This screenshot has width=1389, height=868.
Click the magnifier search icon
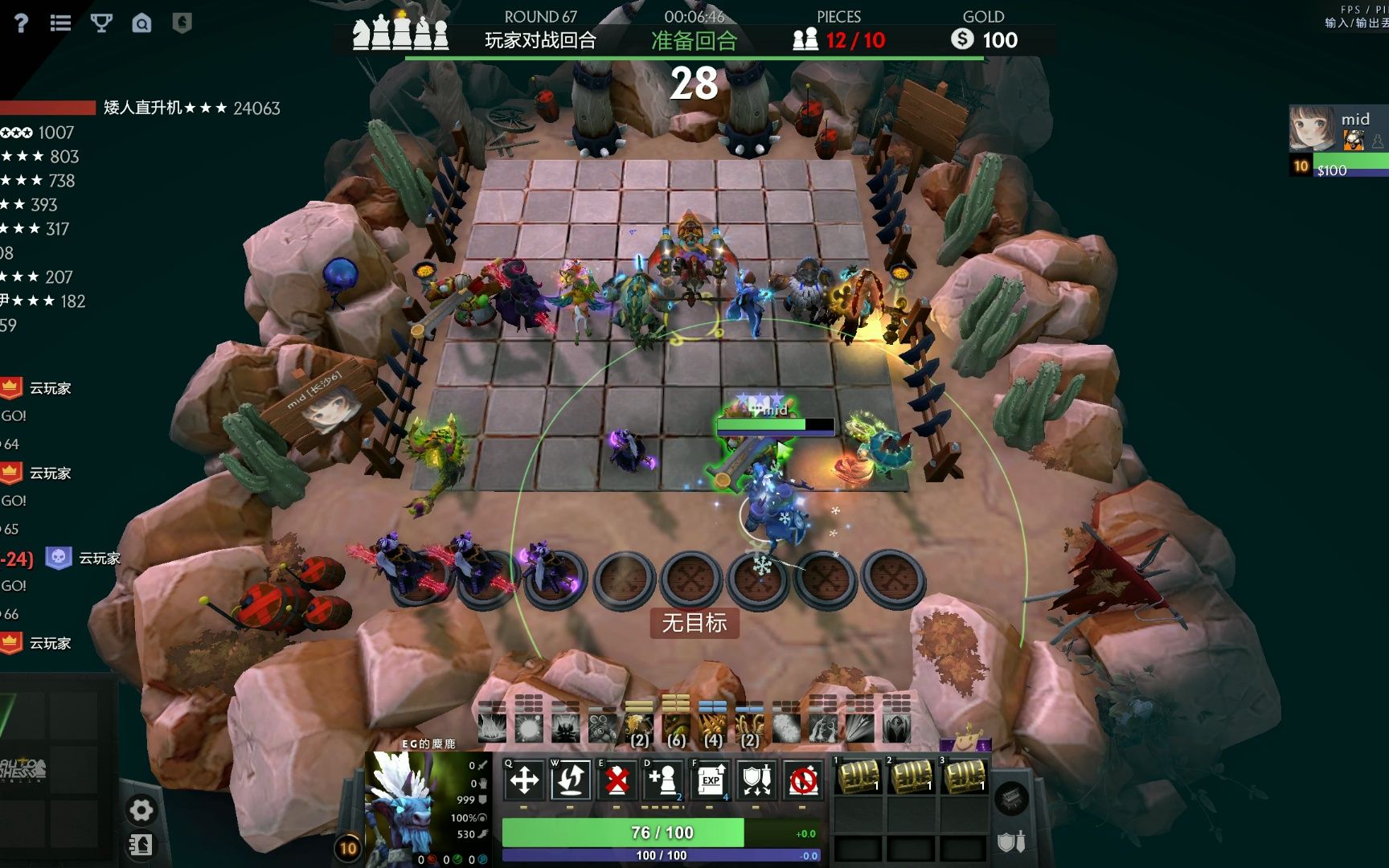click(x=141, y=23)
